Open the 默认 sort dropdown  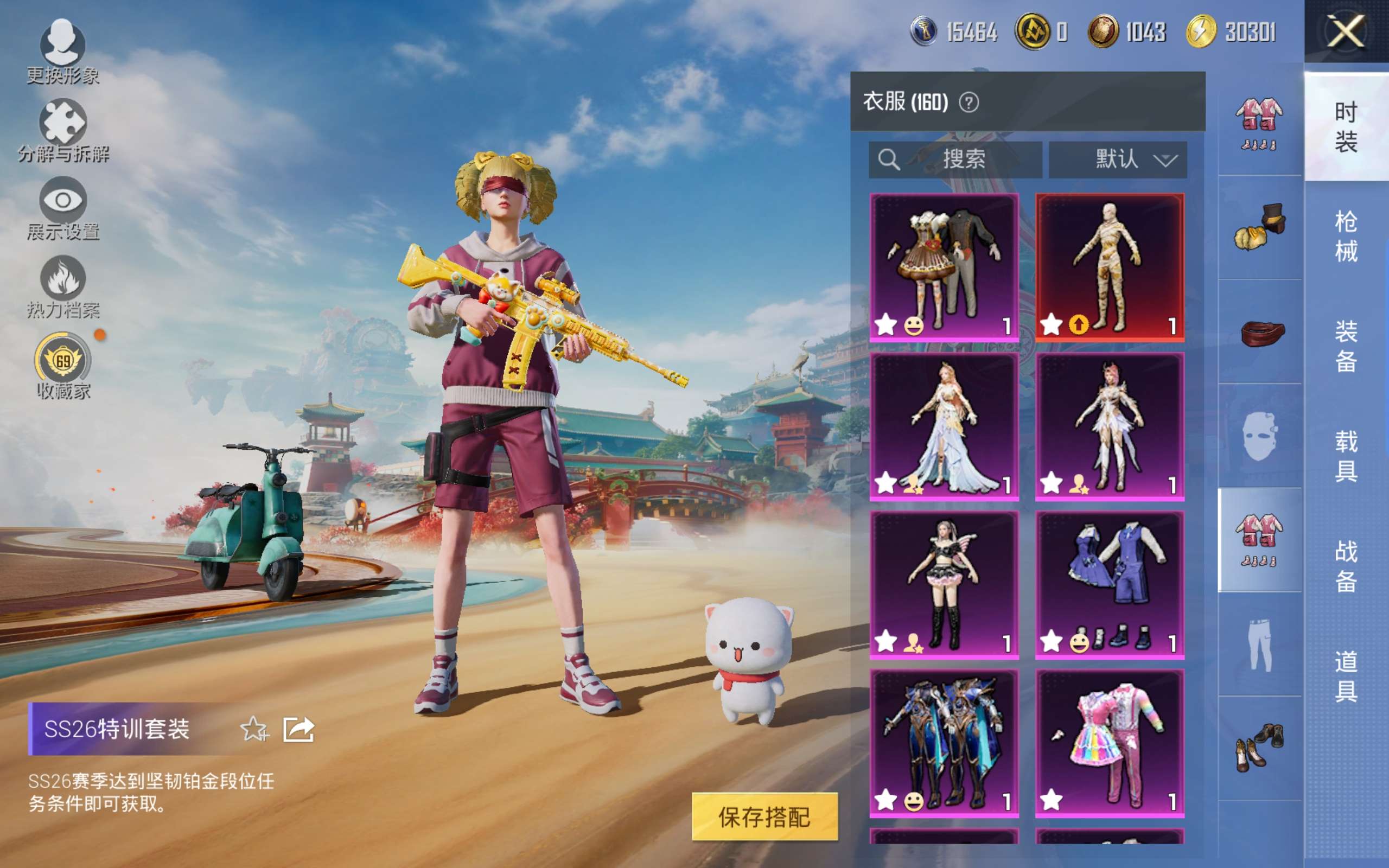click(x=1118, y=159)
